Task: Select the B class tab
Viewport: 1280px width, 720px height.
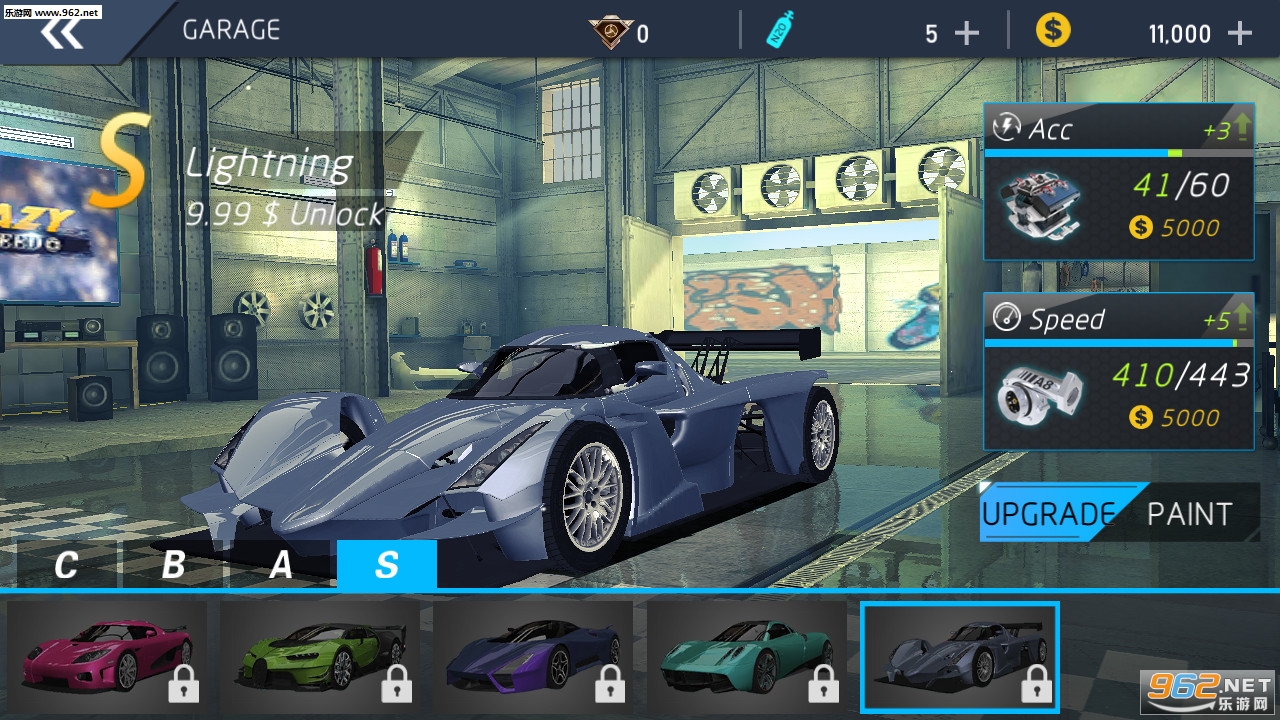Action: point(173,565)
